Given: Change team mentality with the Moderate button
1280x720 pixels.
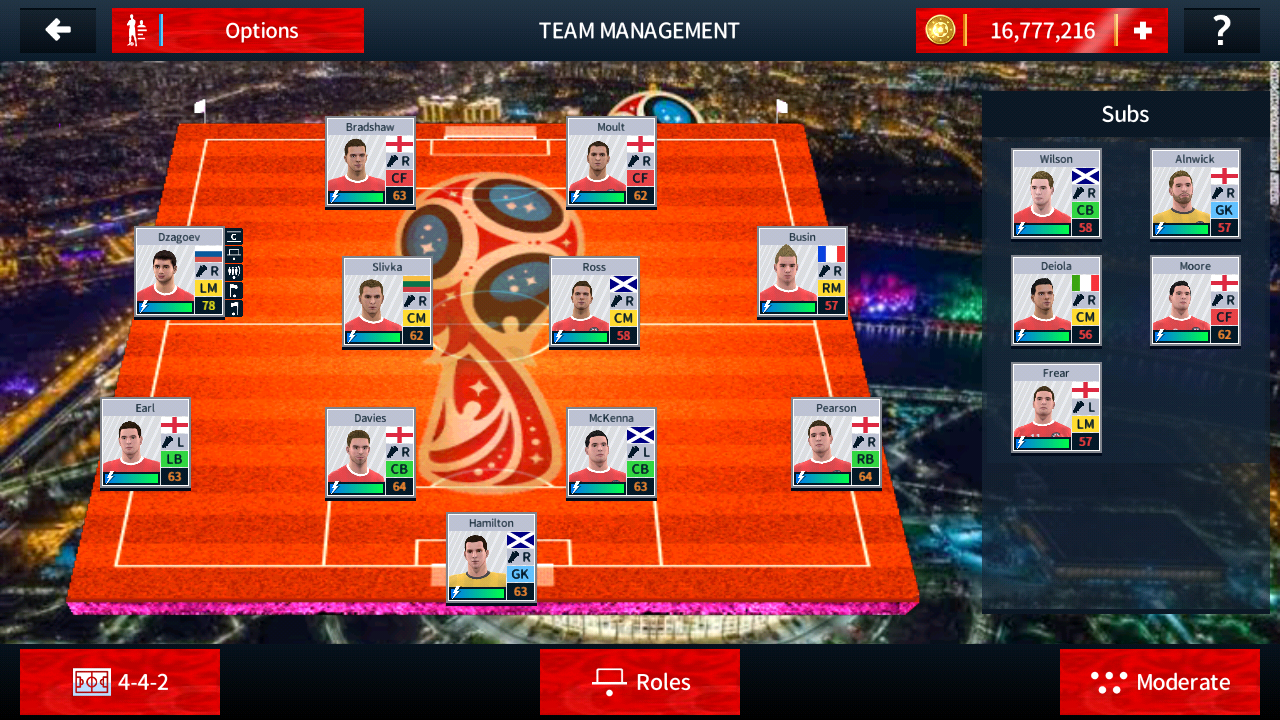Looking at the screenshot, I should click(1160, 682).
